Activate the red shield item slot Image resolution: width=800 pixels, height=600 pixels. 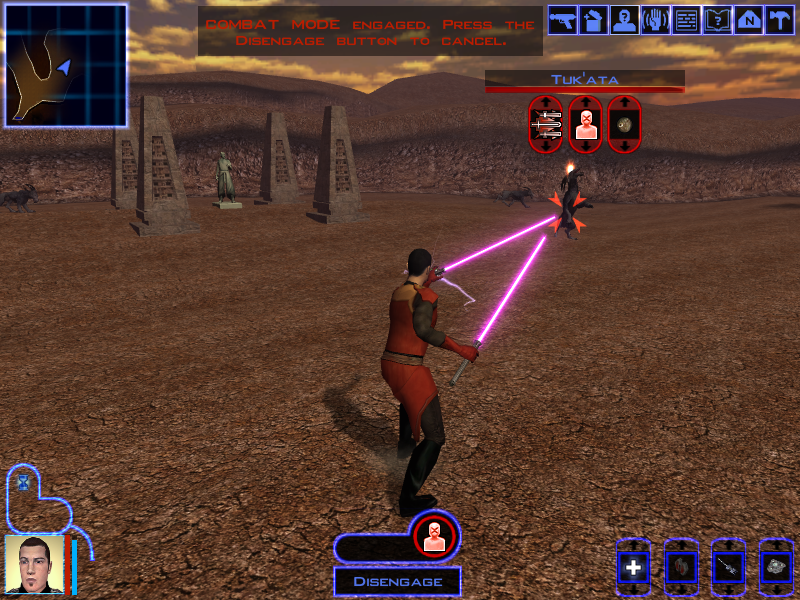coord(681,568)
